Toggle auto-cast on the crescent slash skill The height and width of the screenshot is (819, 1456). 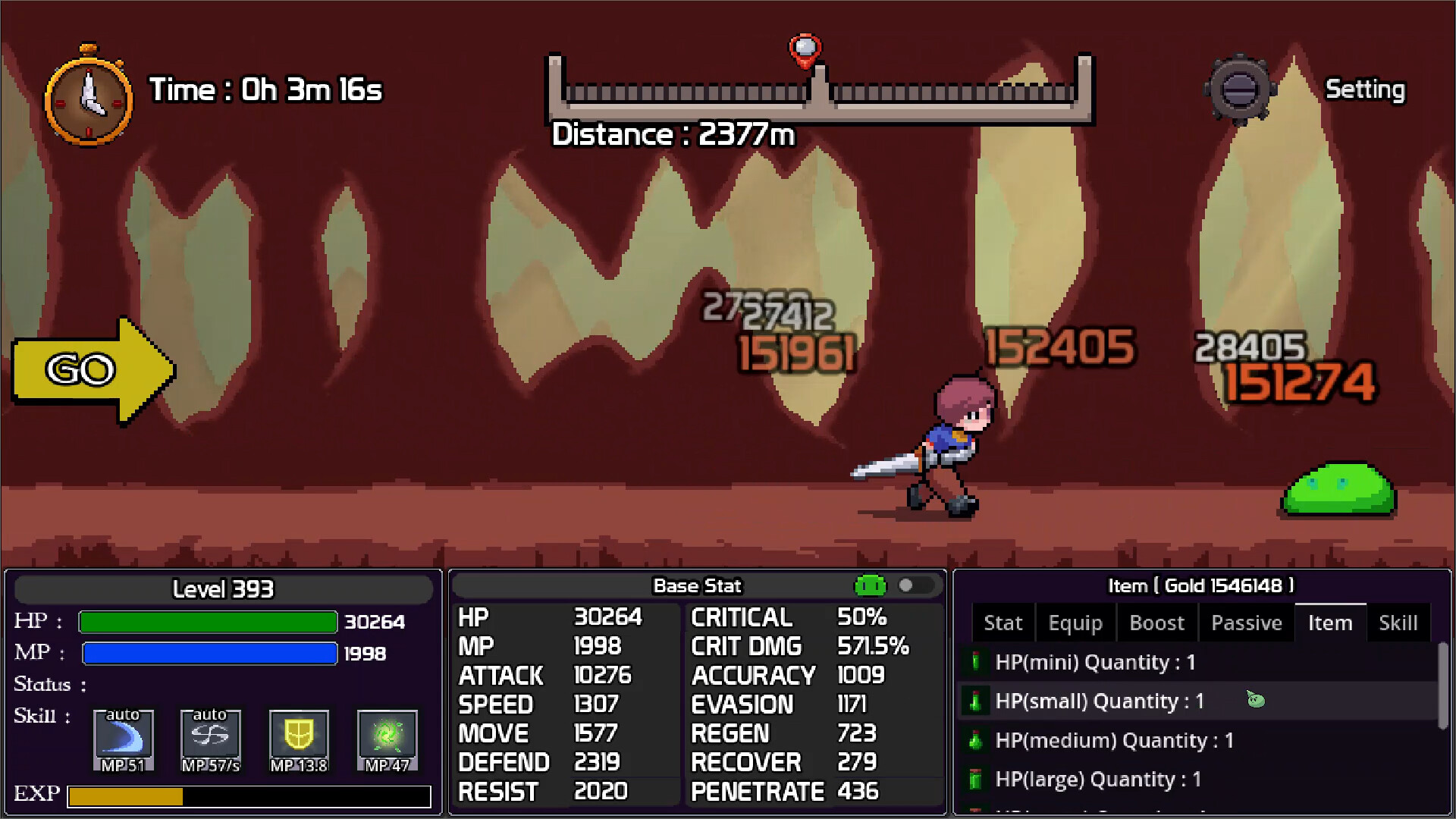click(122, 714)
